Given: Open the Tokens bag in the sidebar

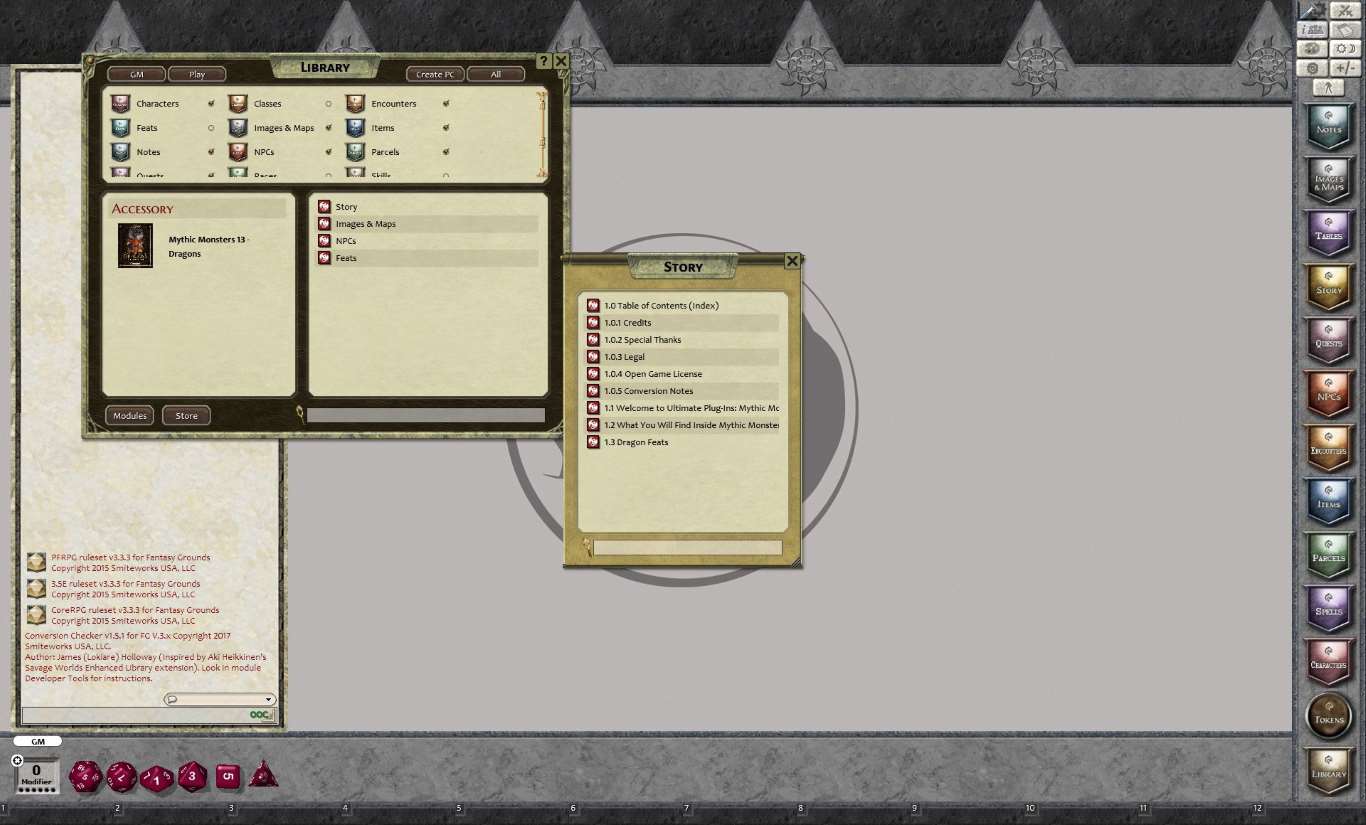Looking at the screenshot, I should tap(1329, 716).
